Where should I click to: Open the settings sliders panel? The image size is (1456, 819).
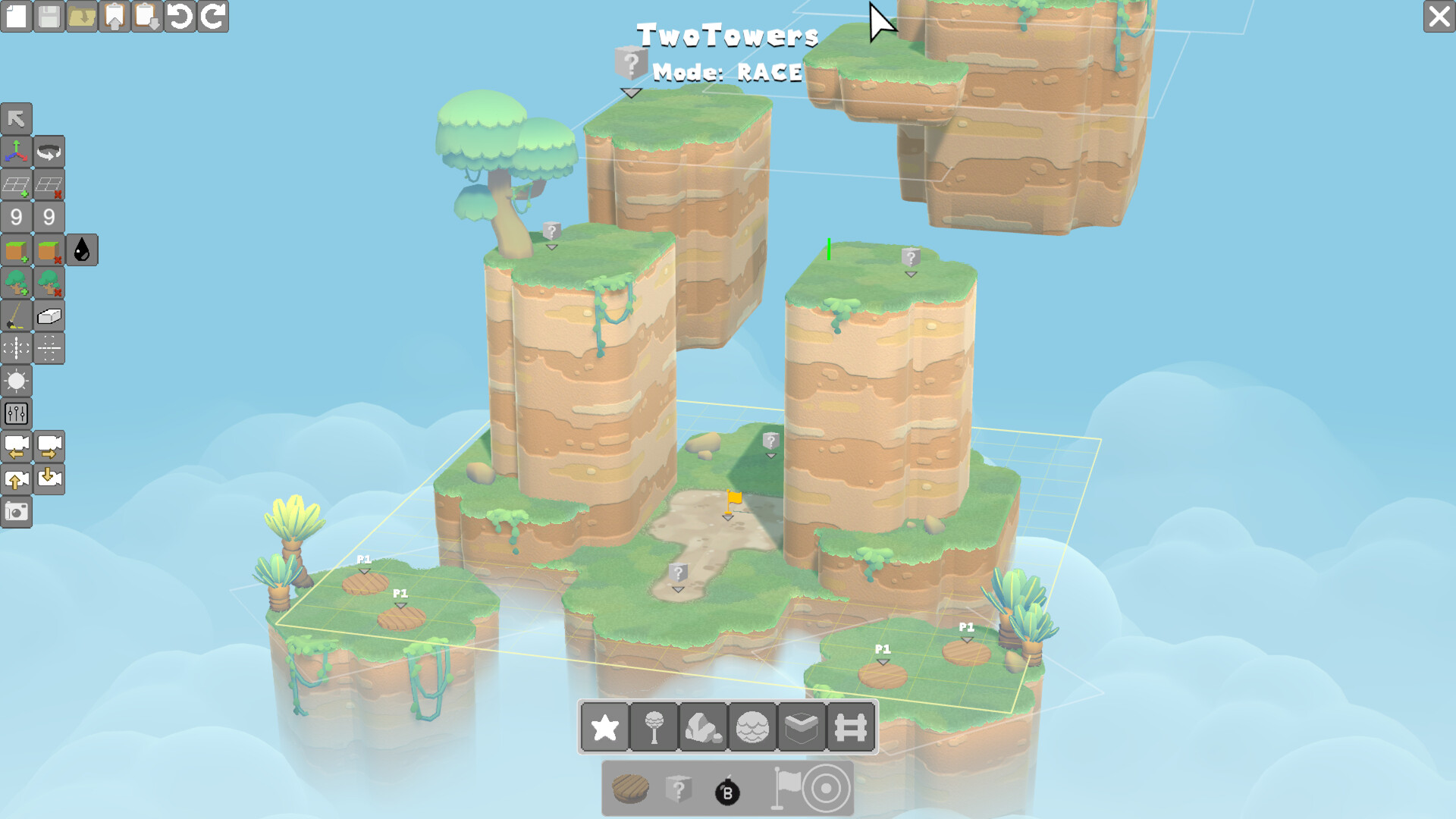pos(17,413)
